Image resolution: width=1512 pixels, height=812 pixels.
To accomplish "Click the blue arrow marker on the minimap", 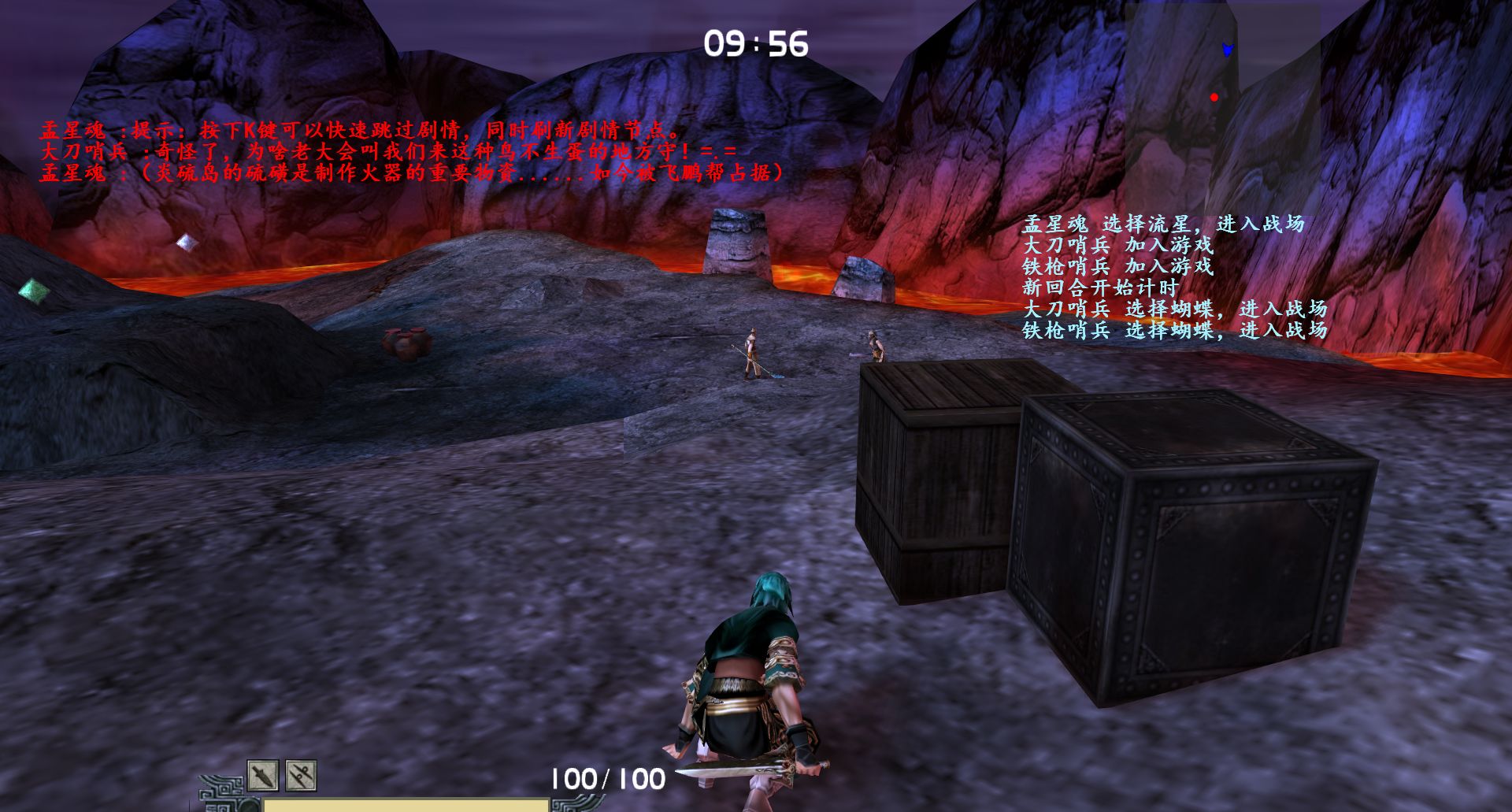I will 1226,50.
